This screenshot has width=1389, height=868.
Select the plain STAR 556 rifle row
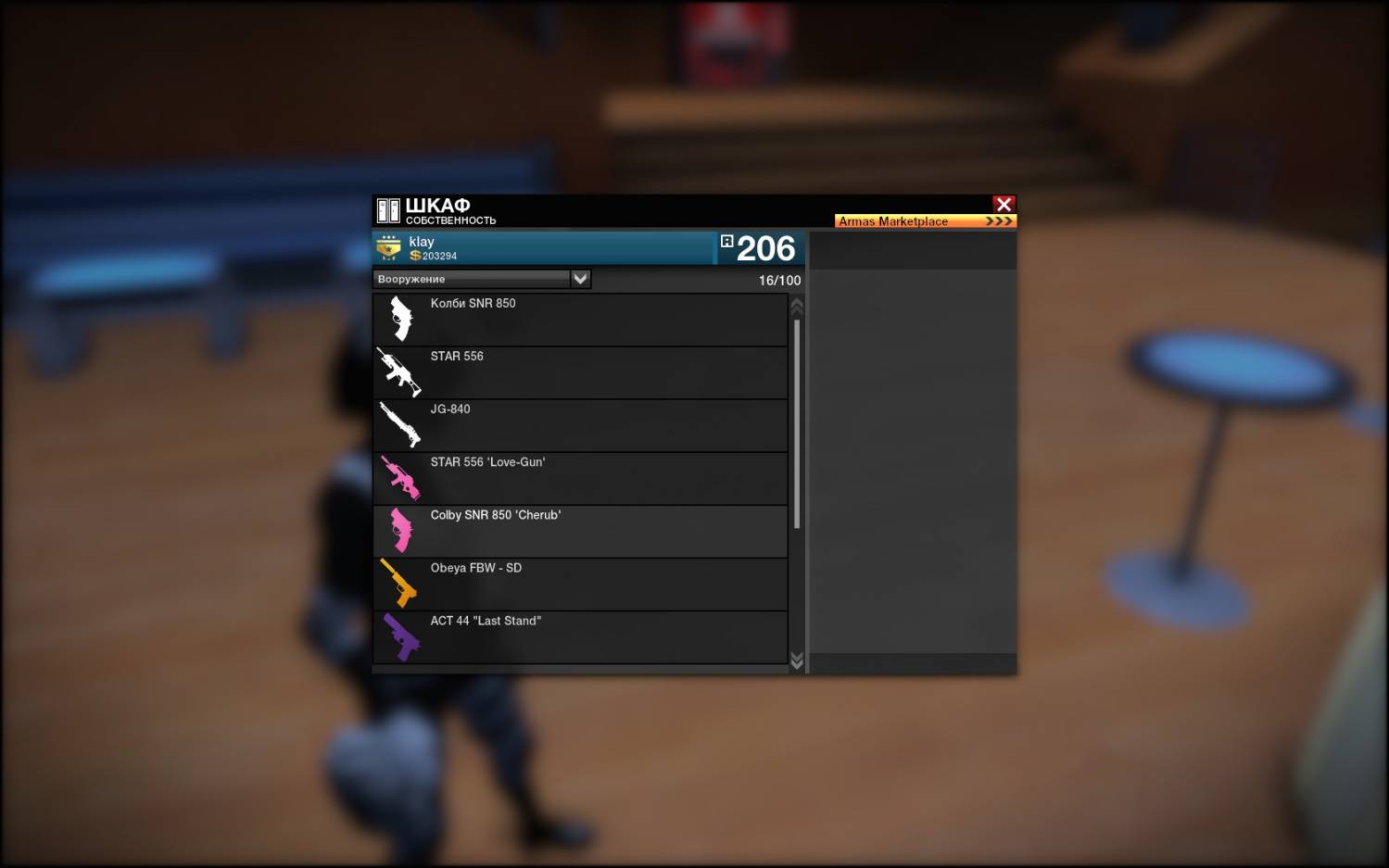[580, 372]
